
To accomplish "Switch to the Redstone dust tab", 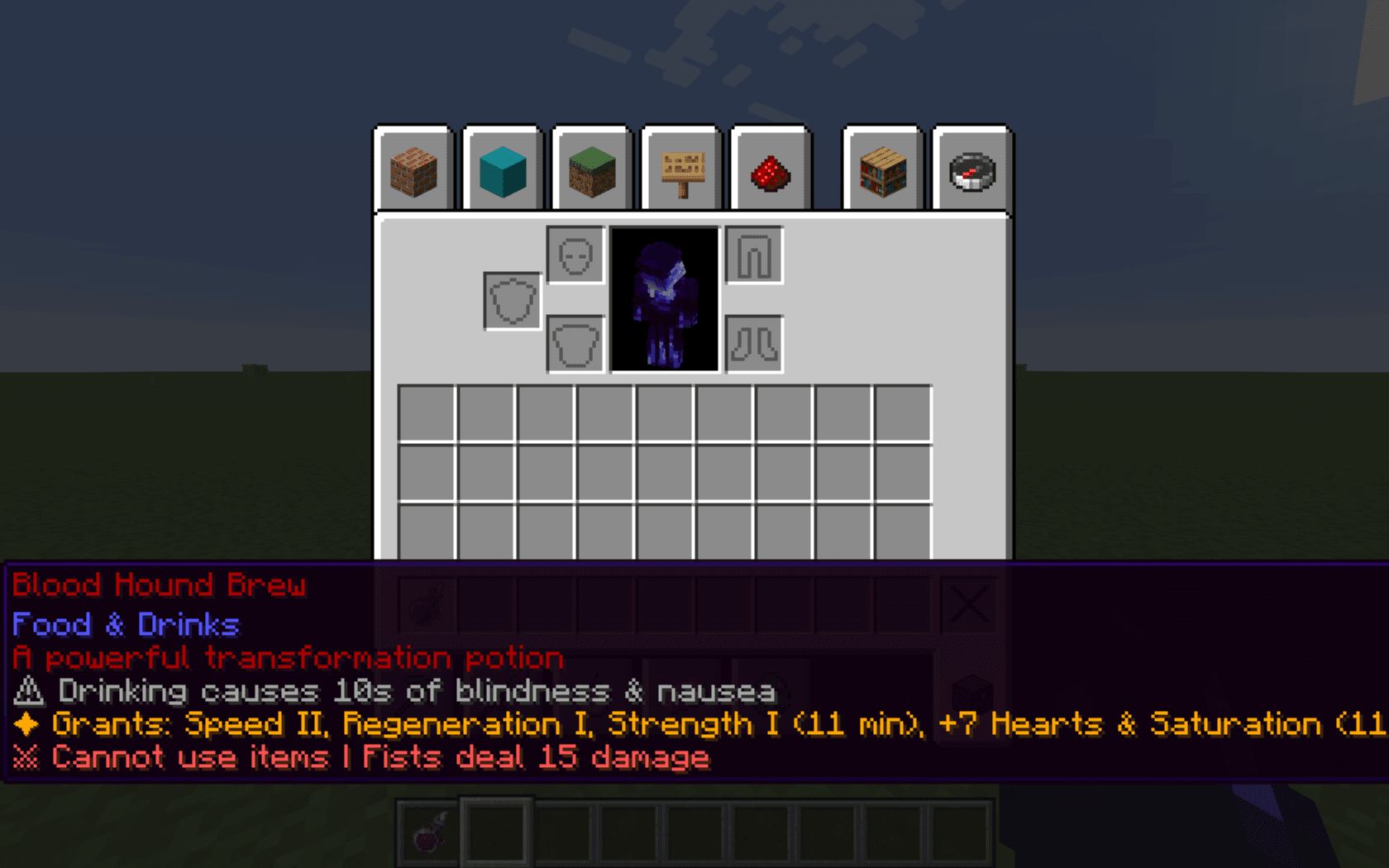I will pos(771,171).
